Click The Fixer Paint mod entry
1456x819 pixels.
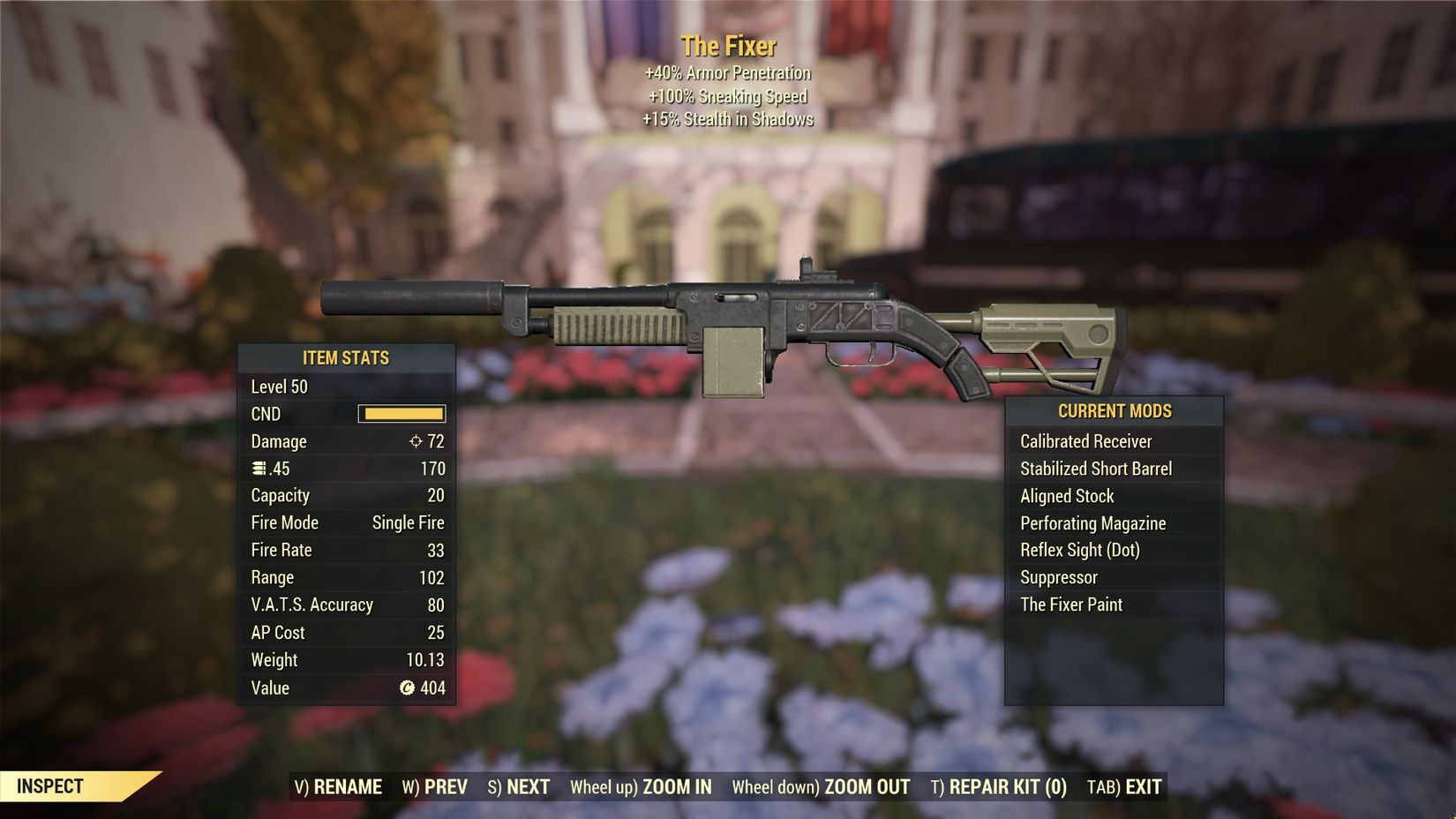point(1071,605)
